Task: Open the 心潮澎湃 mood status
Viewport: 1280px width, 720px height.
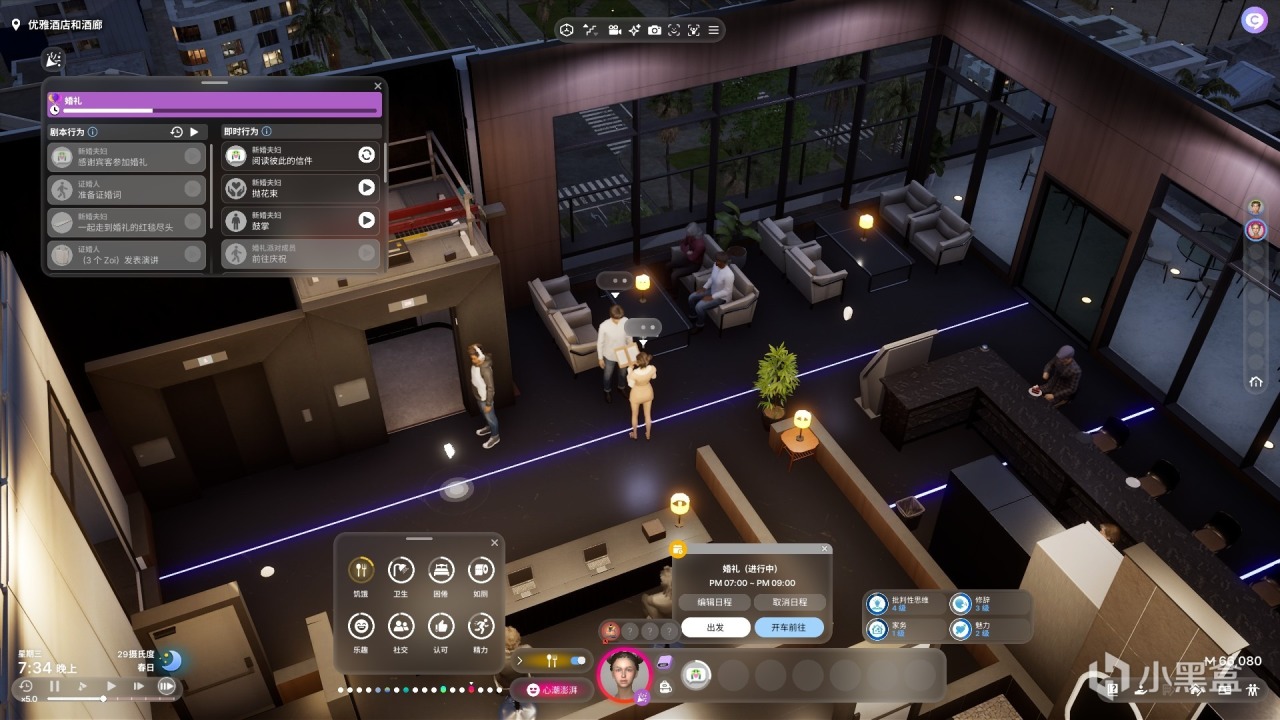Action: coord(551,689)
